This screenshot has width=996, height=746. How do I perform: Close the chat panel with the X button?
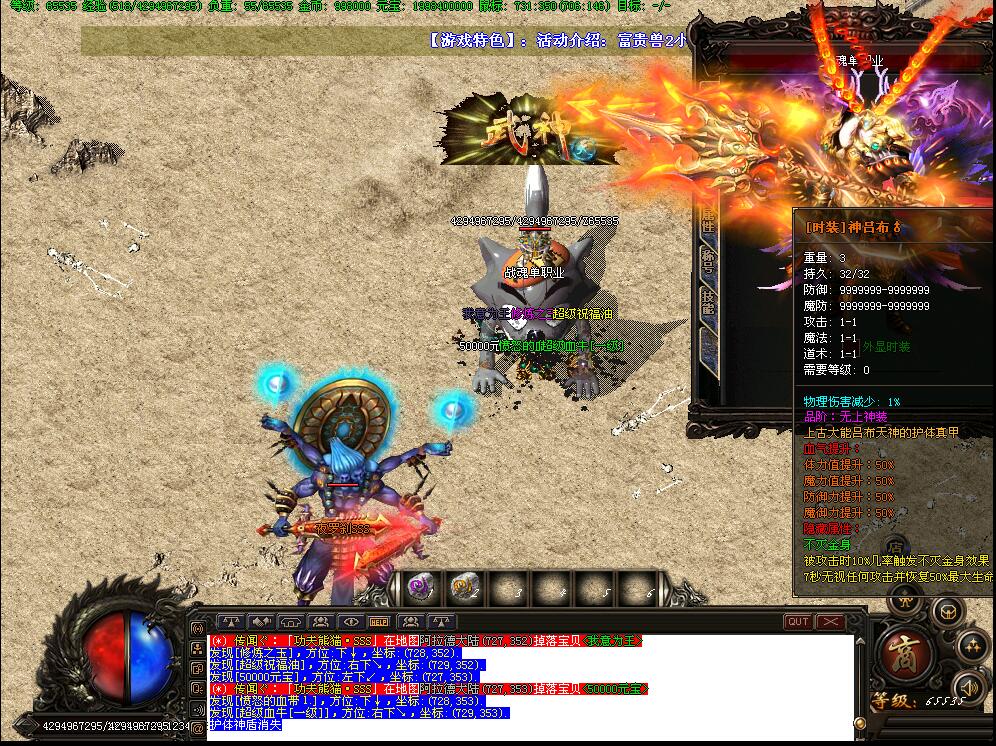[x=831, y=622]
